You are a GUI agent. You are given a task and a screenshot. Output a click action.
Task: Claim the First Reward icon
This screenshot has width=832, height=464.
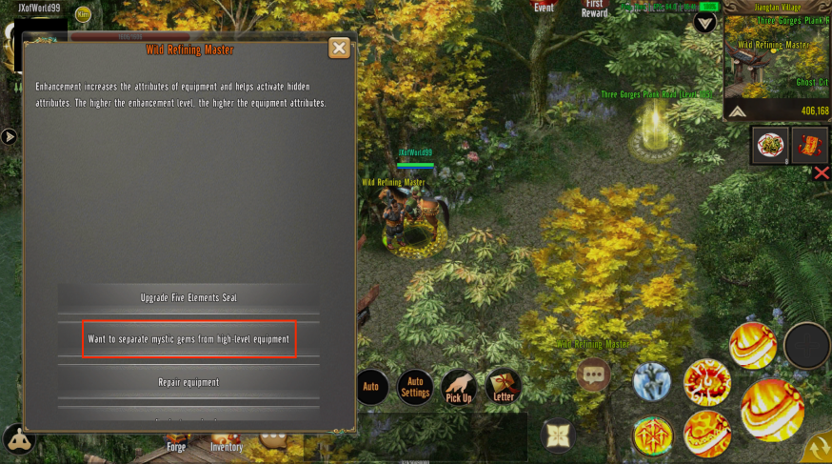tap(595, 9)
